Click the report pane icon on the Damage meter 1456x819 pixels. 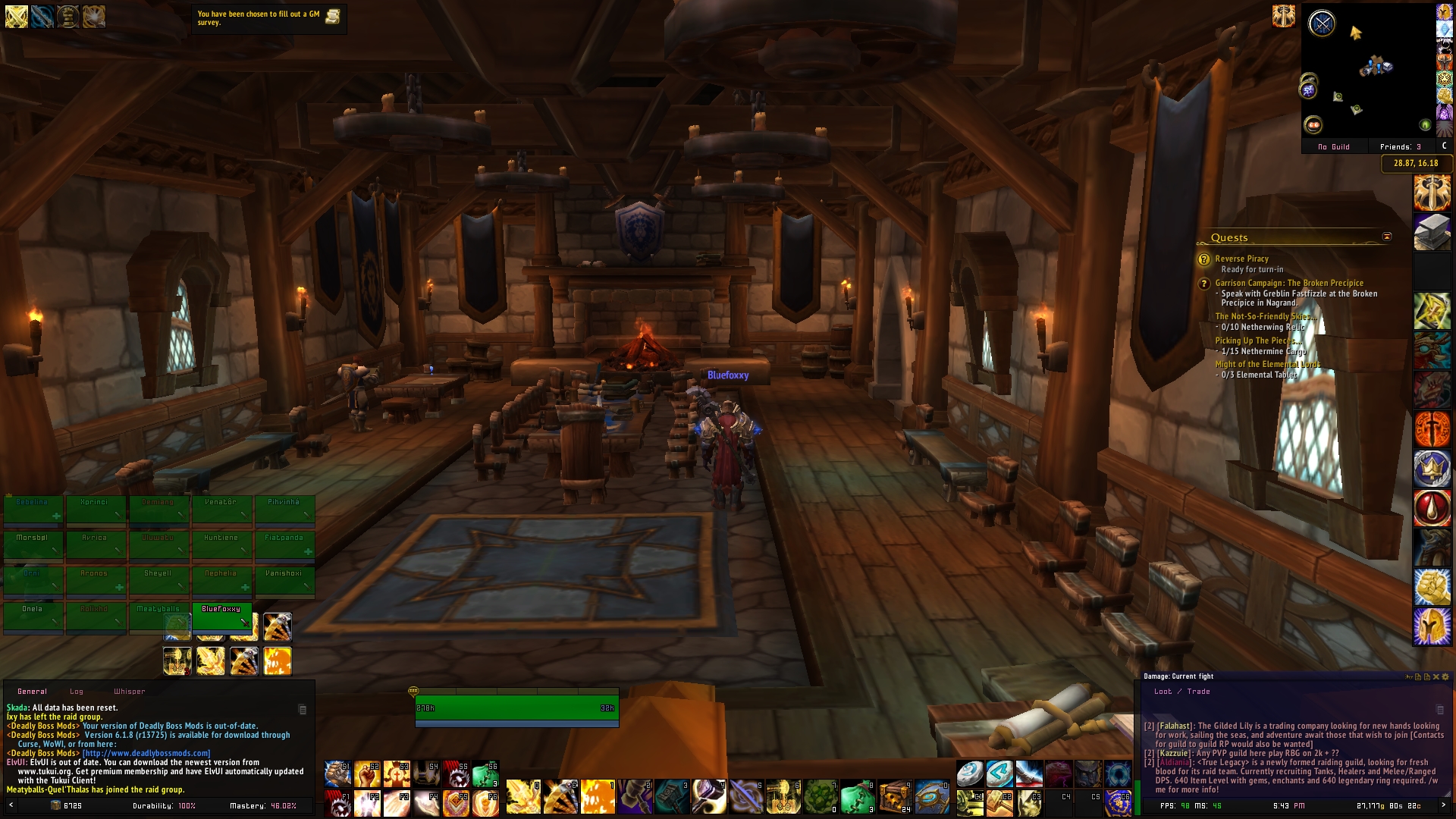tap(1419, 676)
